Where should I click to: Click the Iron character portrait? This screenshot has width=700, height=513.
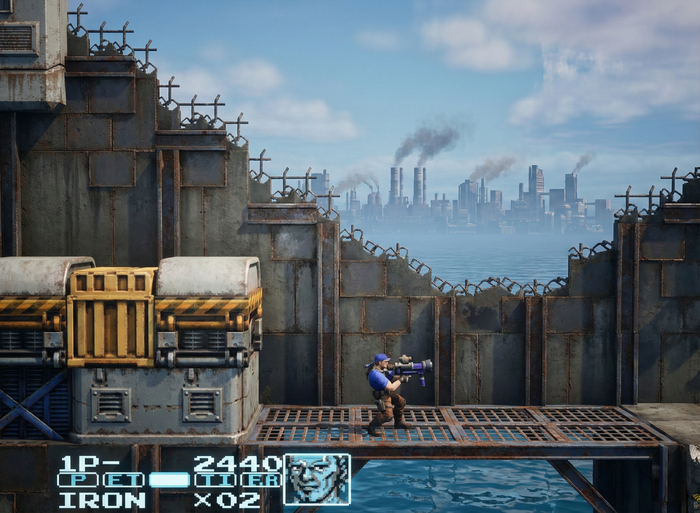click(317, 478)
